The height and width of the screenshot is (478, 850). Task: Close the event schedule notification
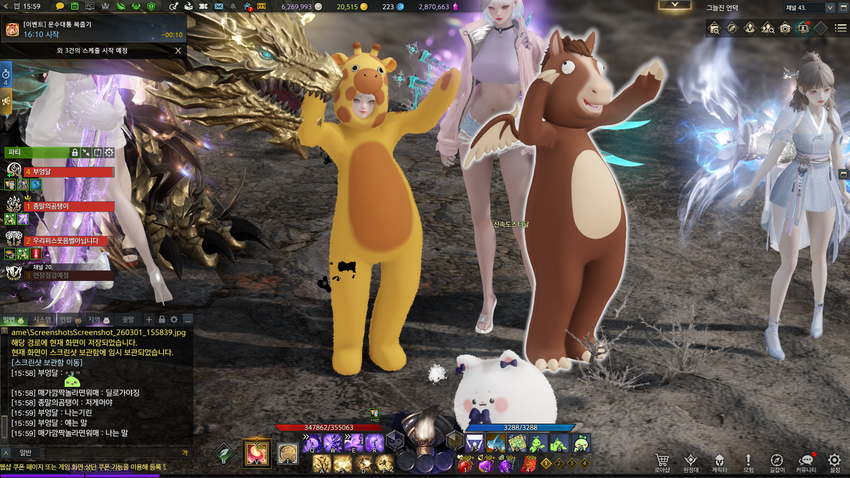point(178,50)
